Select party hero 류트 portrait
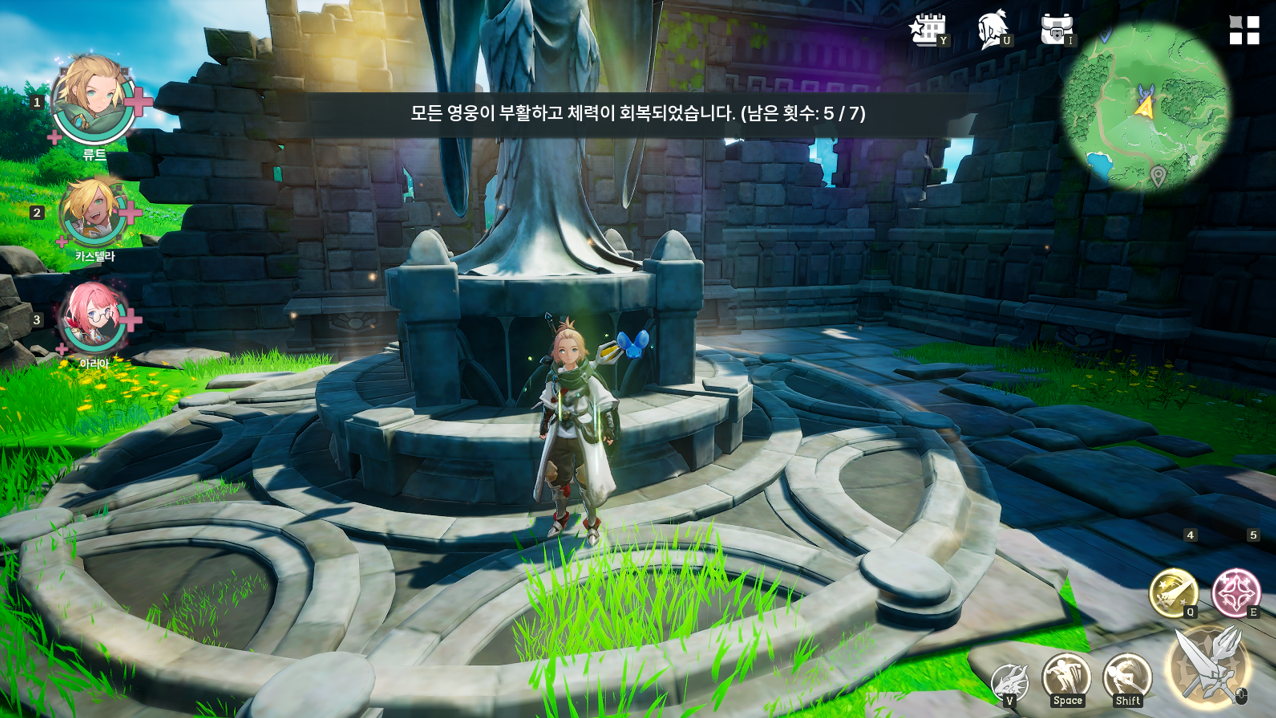Screen dimensions: 1276x718 [x=93, y=100]
